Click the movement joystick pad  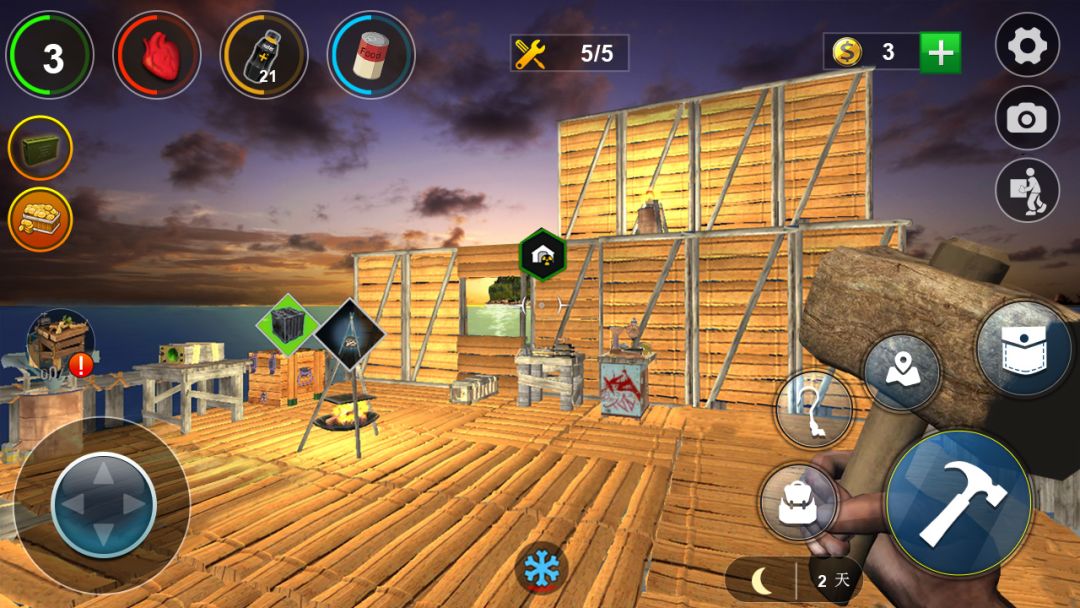click(x=103, y=504)
